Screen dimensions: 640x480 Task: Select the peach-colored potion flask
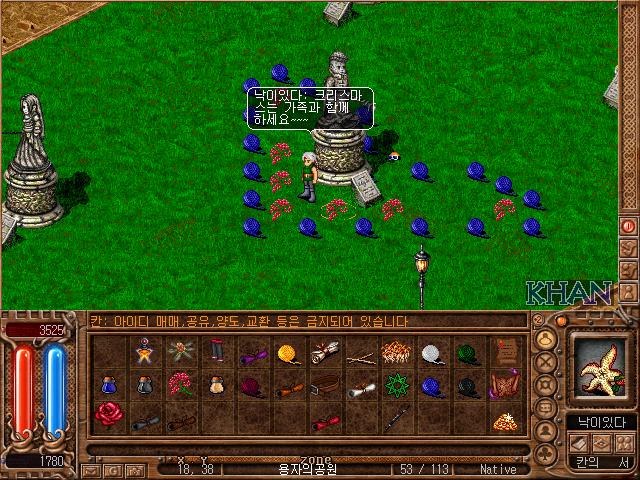point(215,385)
